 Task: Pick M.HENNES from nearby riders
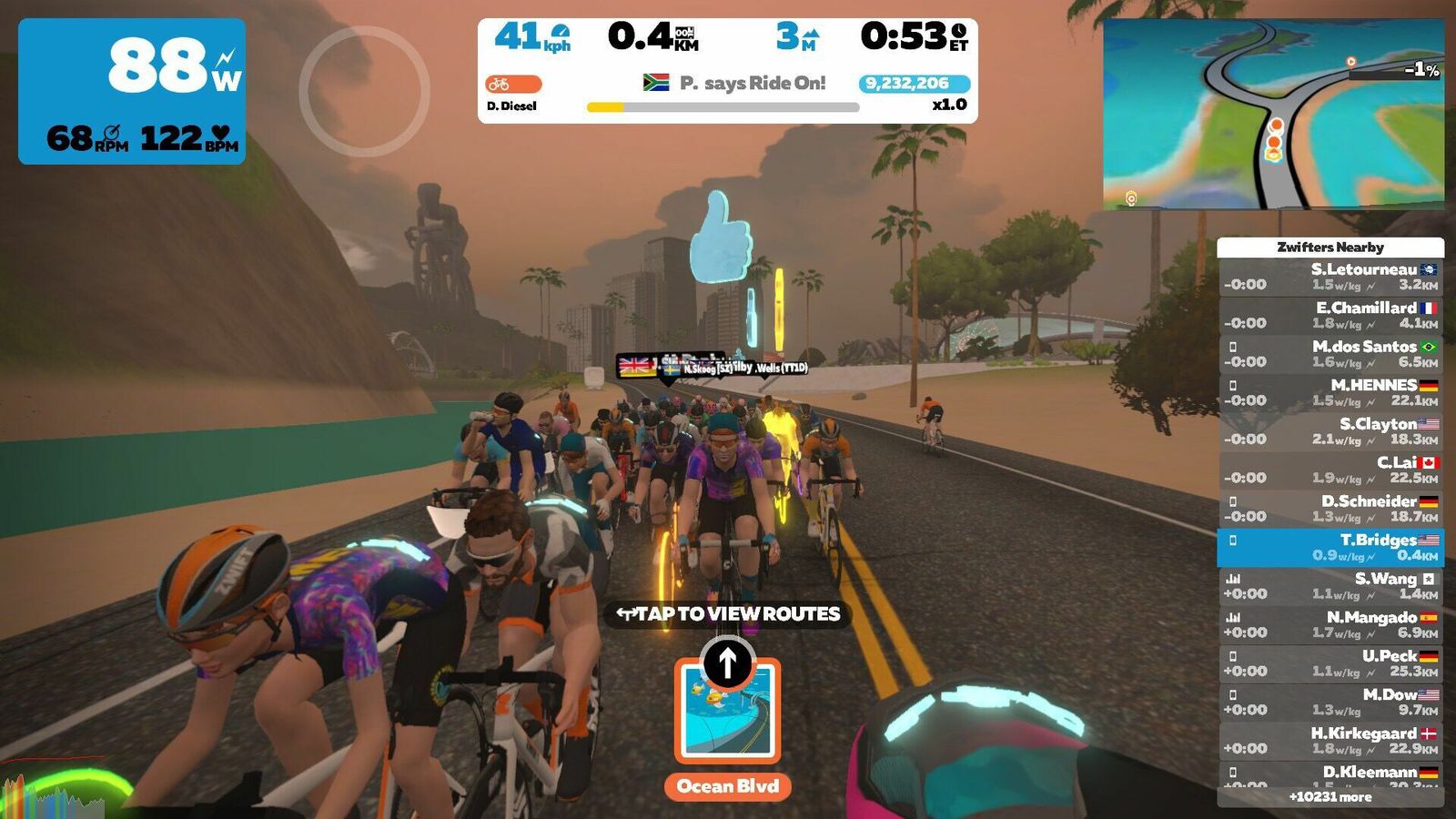point(1330,392)
